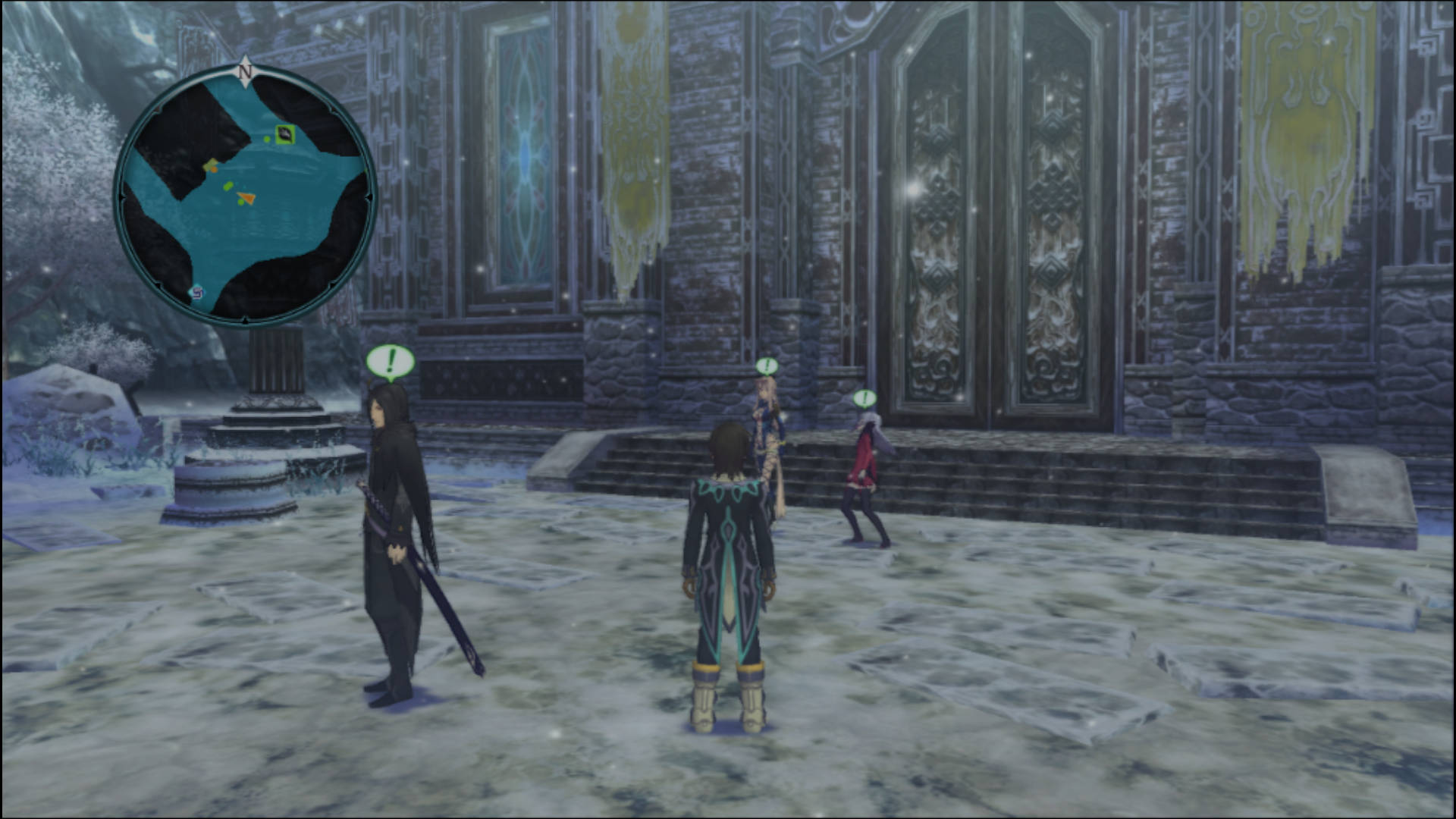Click the circular minimap
1456x819 pixels.
[x=245, y=197]
